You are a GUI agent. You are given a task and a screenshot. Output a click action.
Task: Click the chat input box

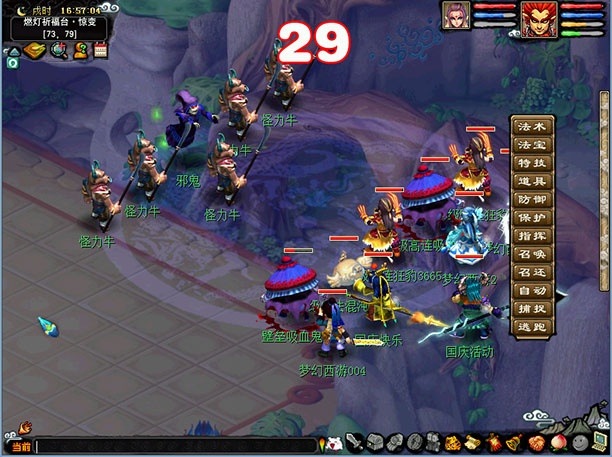(x=175, y=446)
